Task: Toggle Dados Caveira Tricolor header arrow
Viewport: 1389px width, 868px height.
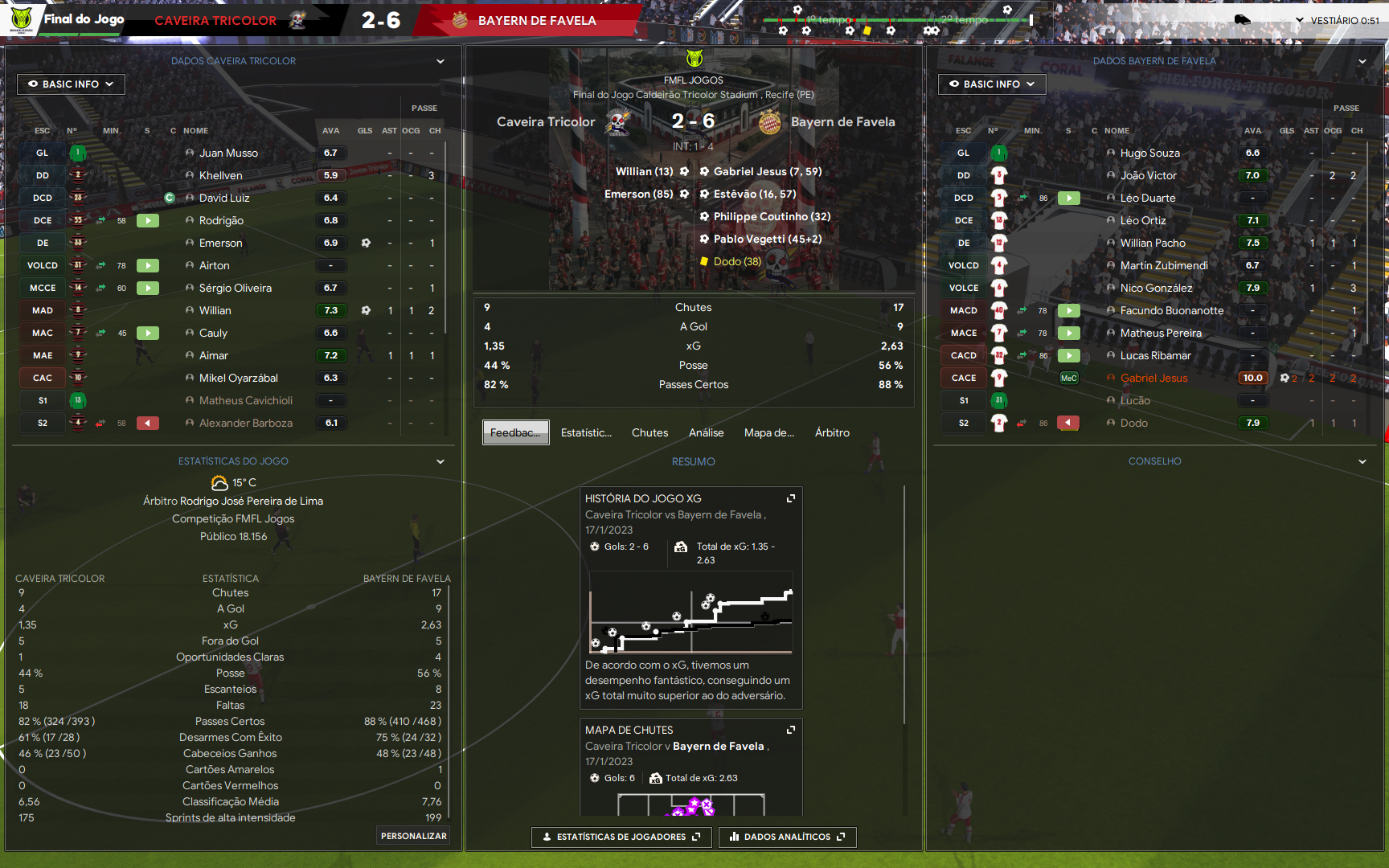Action: tap(440, 61)
